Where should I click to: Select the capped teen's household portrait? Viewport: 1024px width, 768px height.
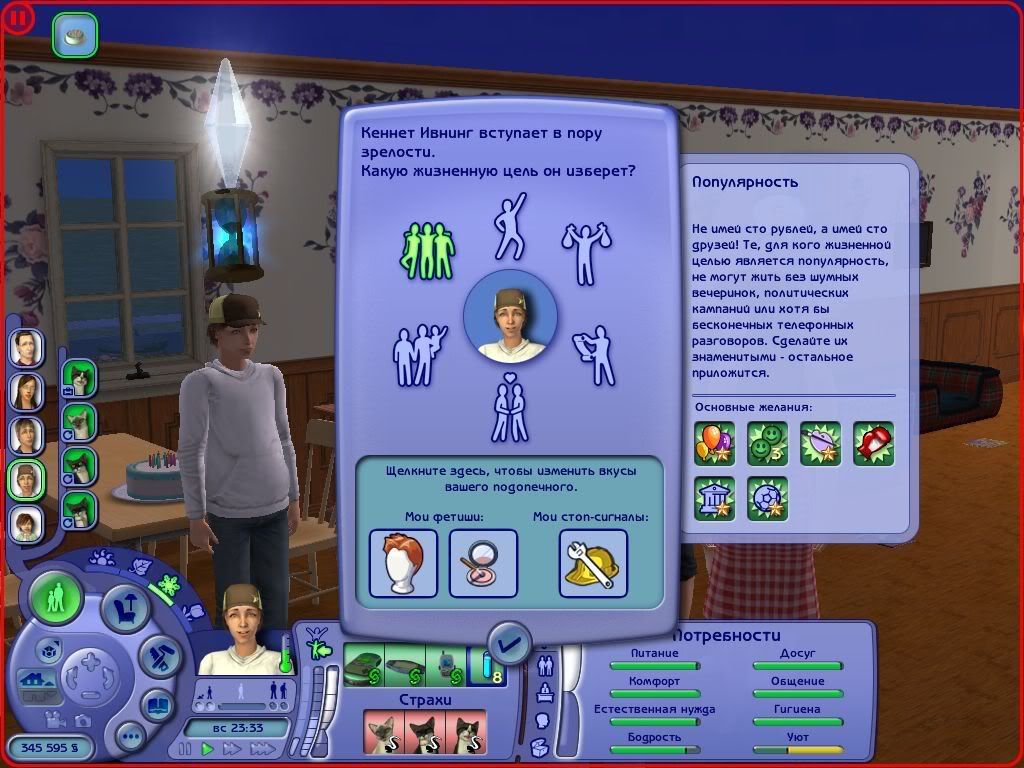click(x=27, y=479)
